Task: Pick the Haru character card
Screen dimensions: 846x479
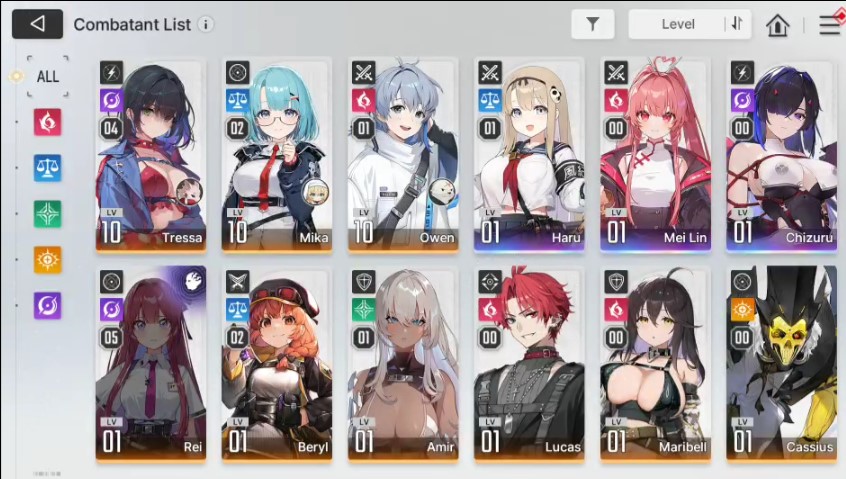Action: point(529,153)
